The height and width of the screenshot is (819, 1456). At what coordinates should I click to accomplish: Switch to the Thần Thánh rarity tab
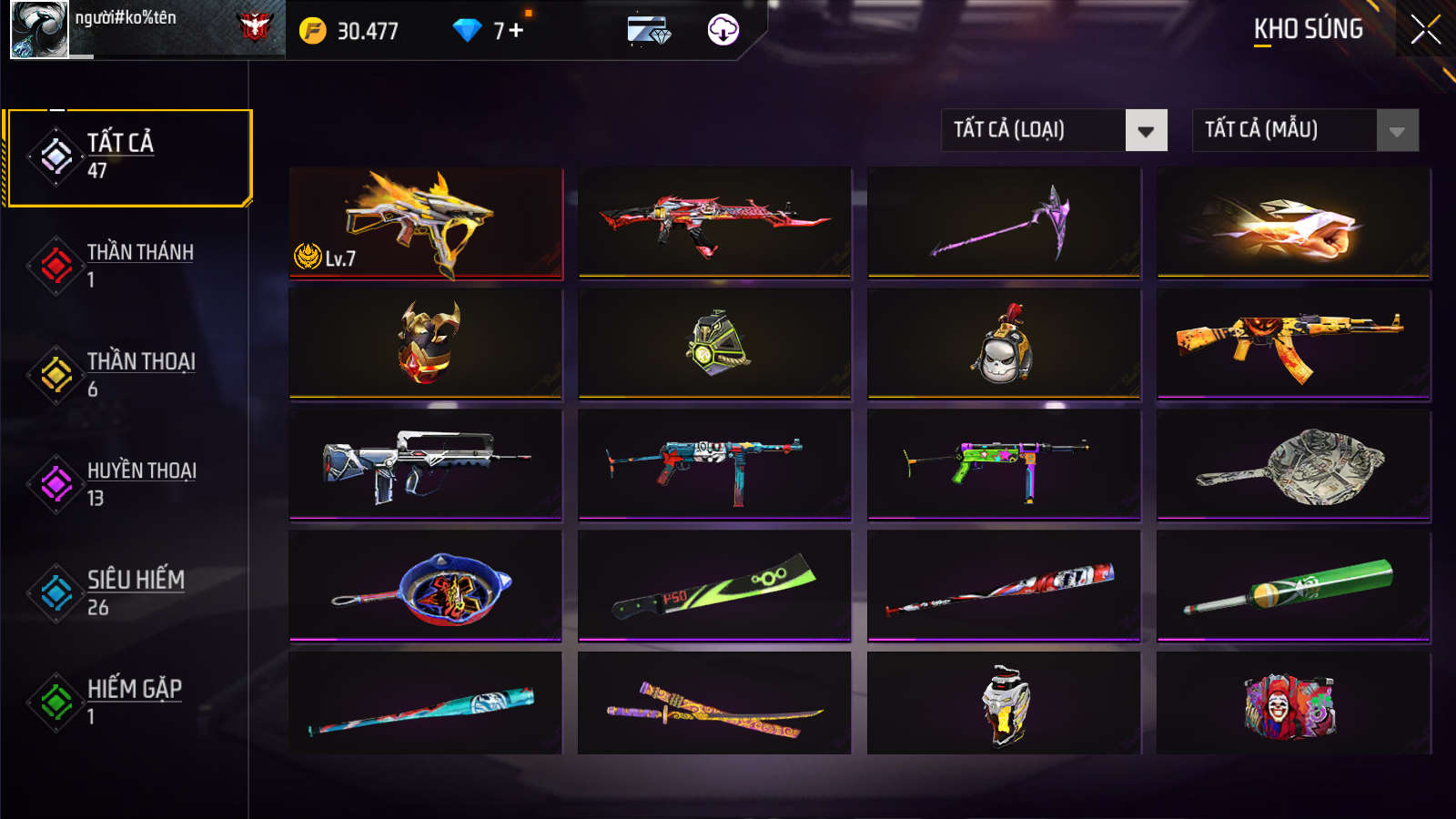coord(128,265)
